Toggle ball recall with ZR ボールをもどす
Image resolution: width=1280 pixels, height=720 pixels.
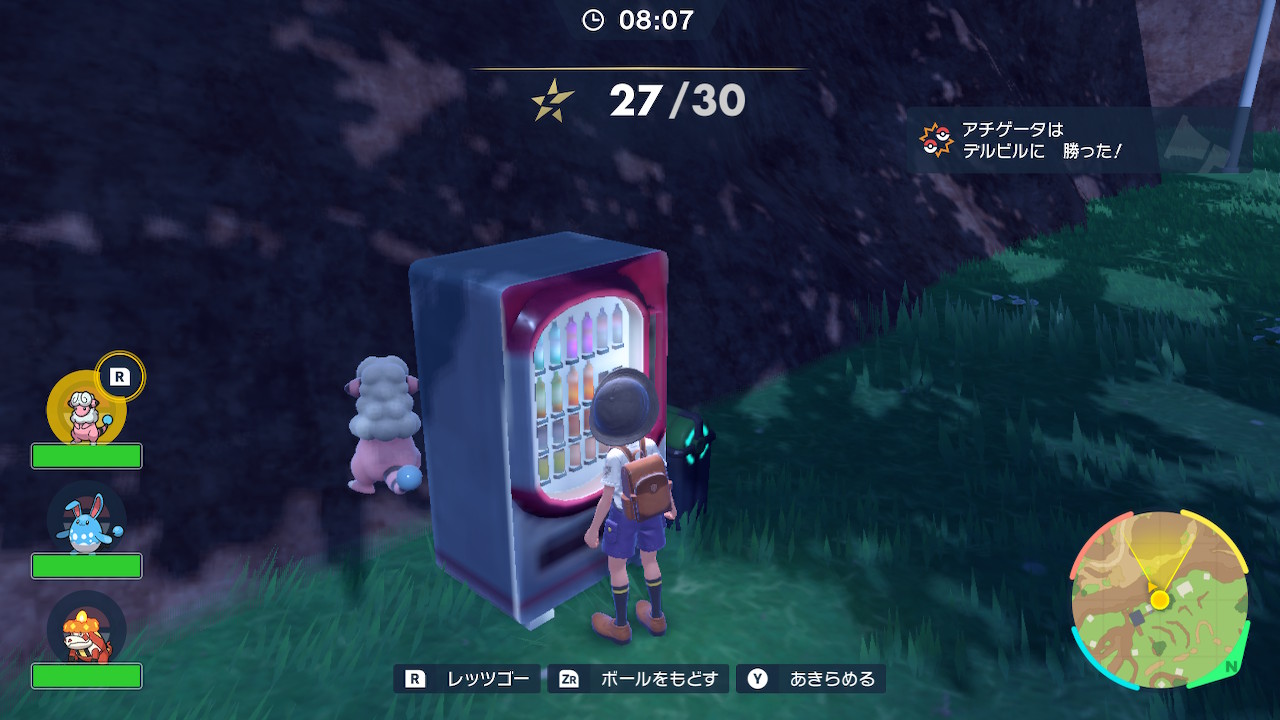click(x=638, y=678)
